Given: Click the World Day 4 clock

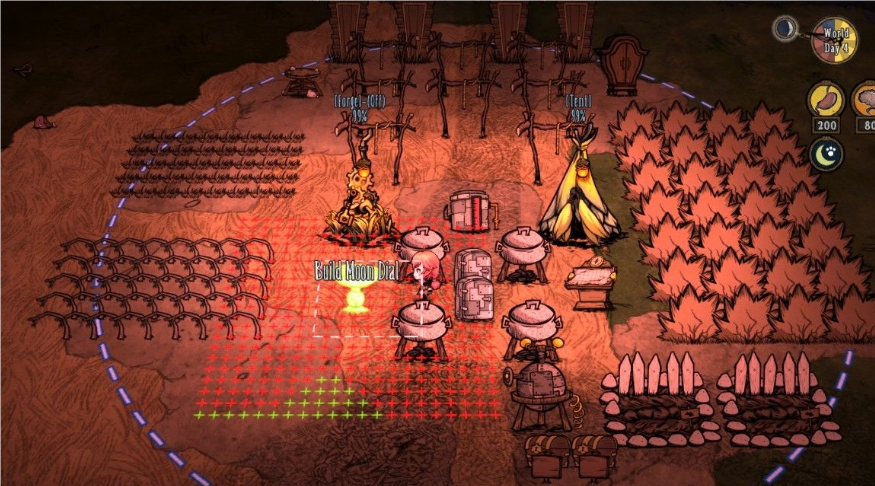Looking at the screenshot, I should point(835,41).
